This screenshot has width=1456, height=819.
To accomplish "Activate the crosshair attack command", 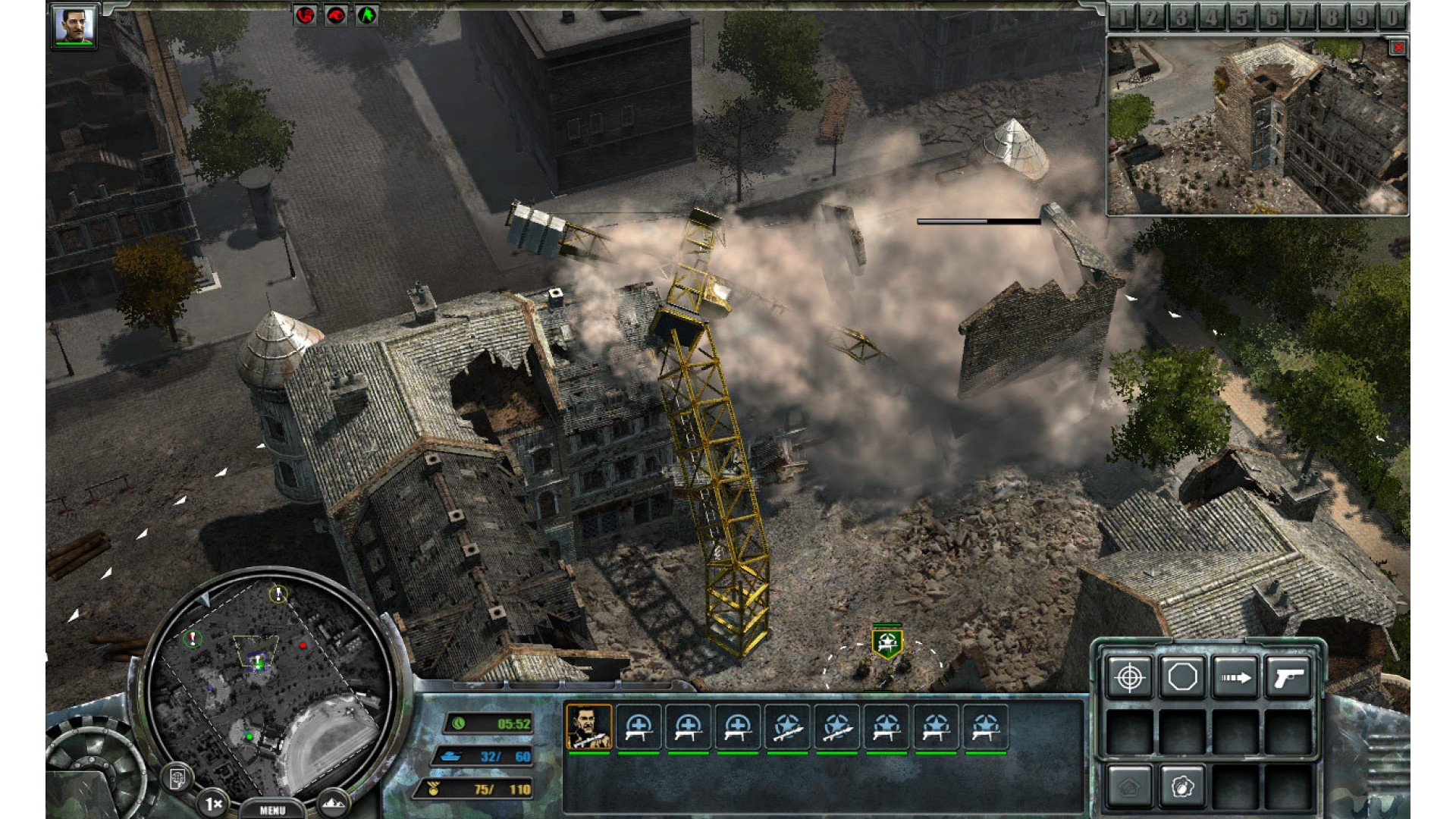I will coord(1129,676).
